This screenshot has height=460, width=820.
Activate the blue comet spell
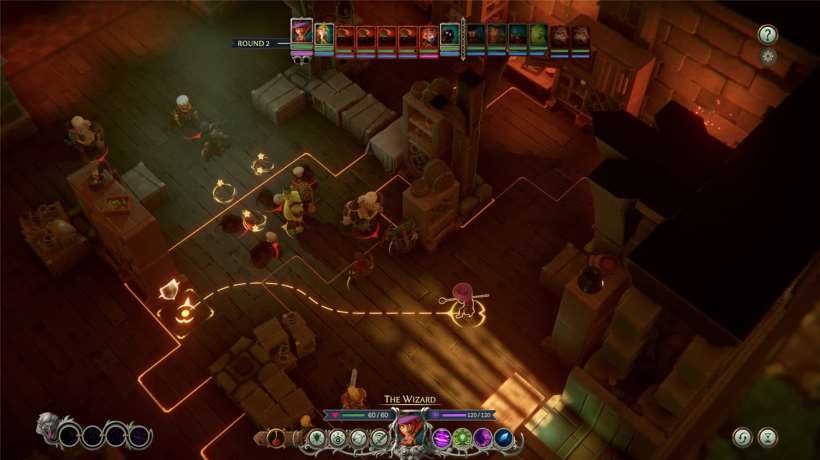504,437
